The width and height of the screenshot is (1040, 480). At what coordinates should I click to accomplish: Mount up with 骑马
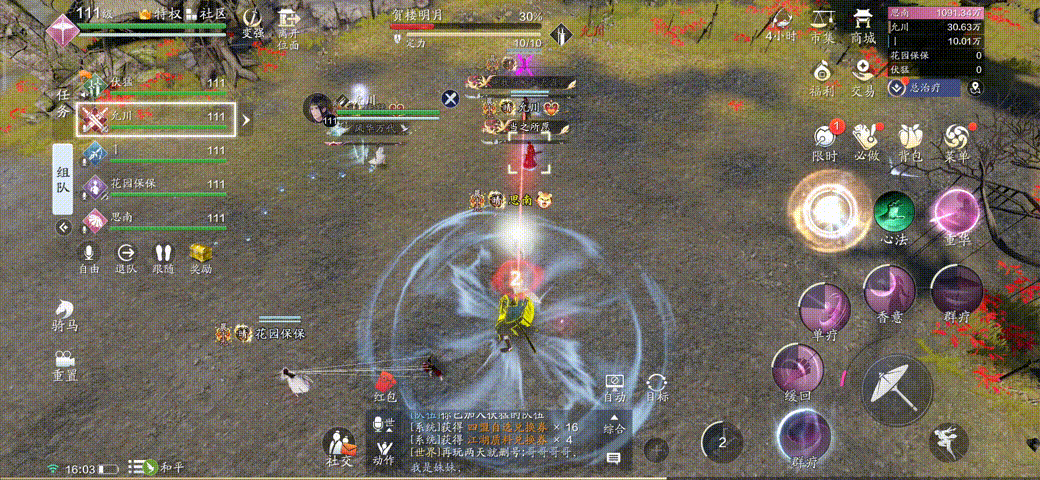(65, 313)
